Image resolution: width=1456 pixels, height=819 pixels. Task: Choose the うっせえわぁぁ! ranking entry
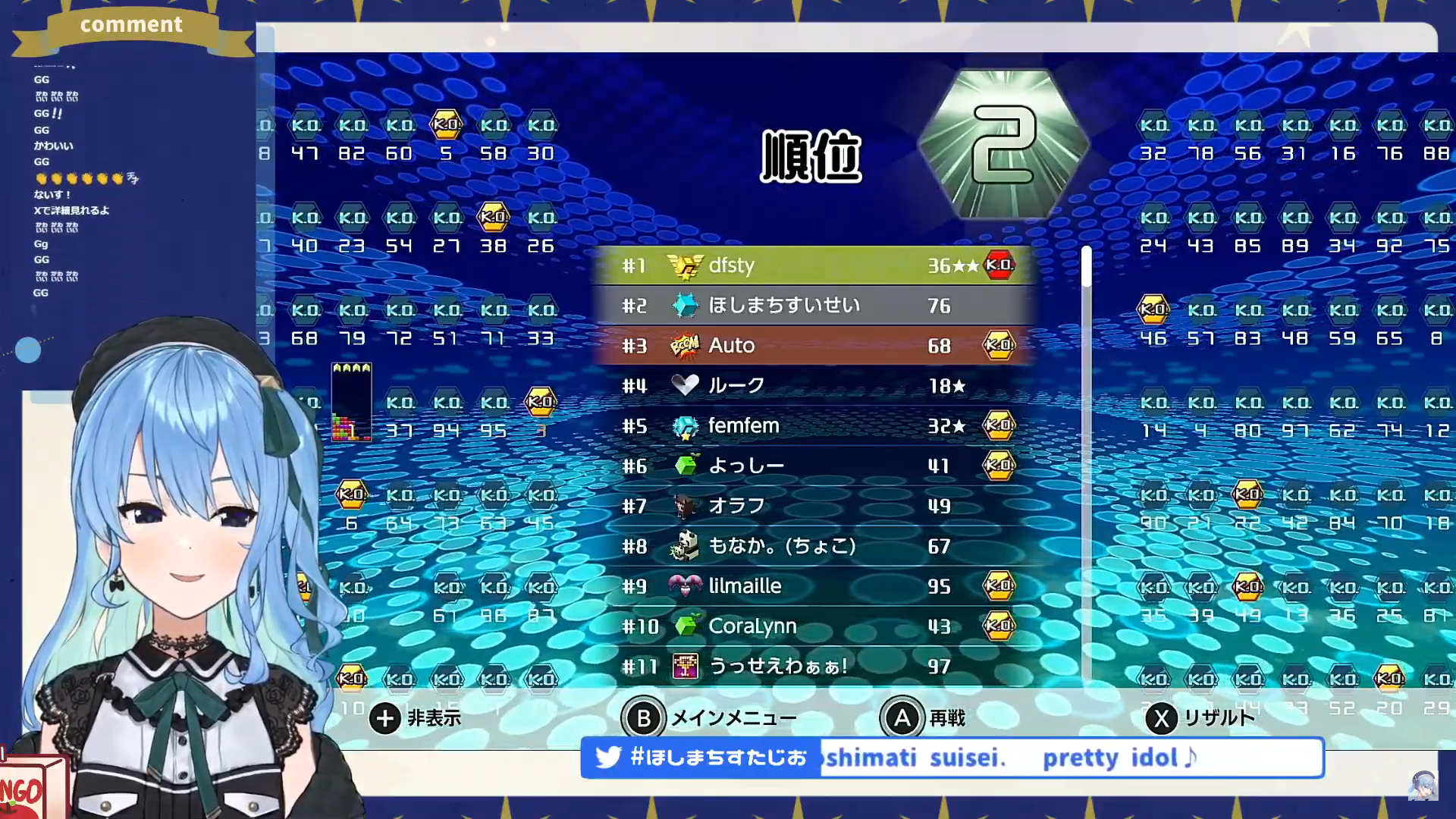pos(815,666)
